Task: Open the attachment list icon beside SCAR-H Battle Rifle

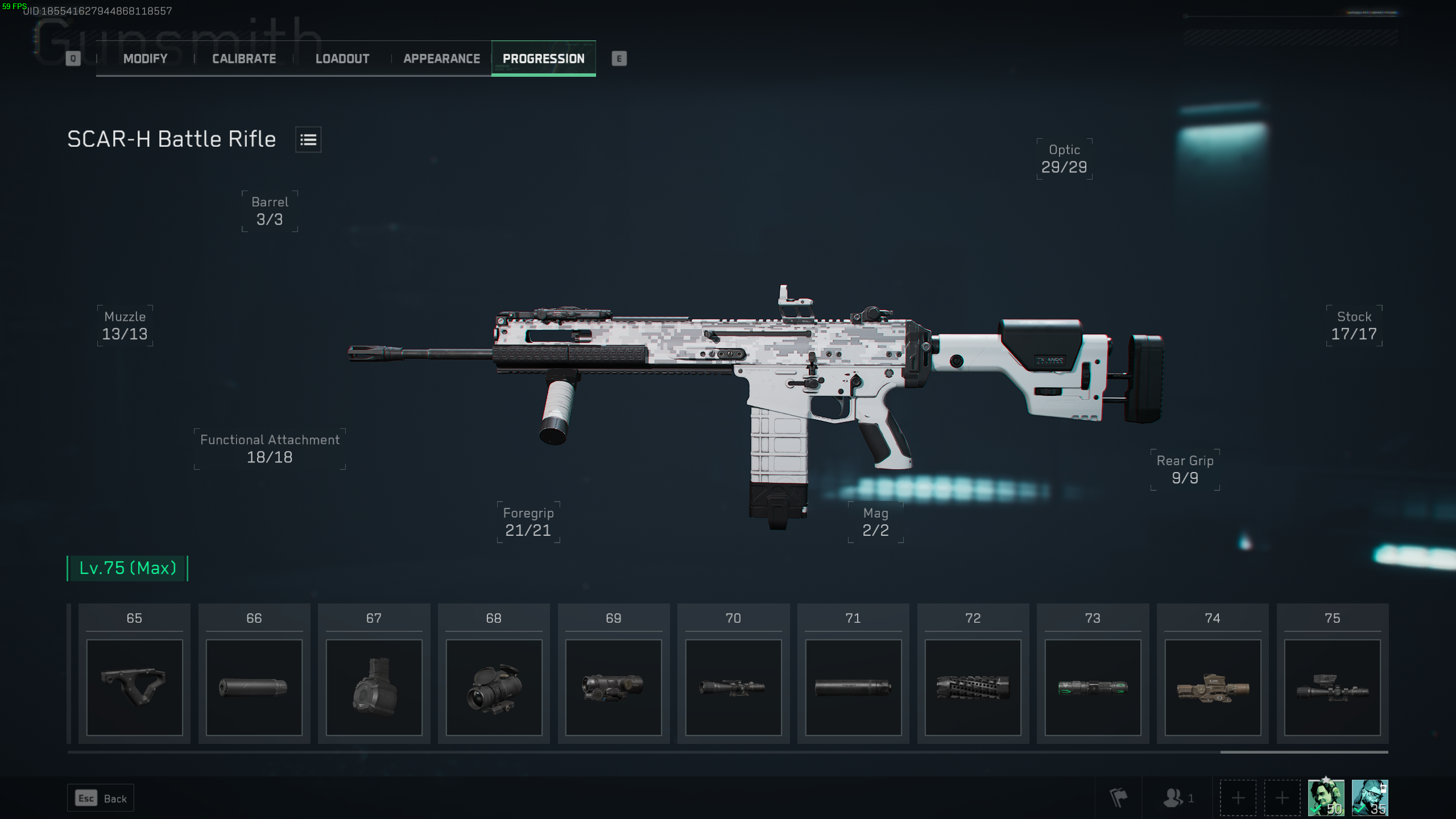Action: click(x=308, y=139)
